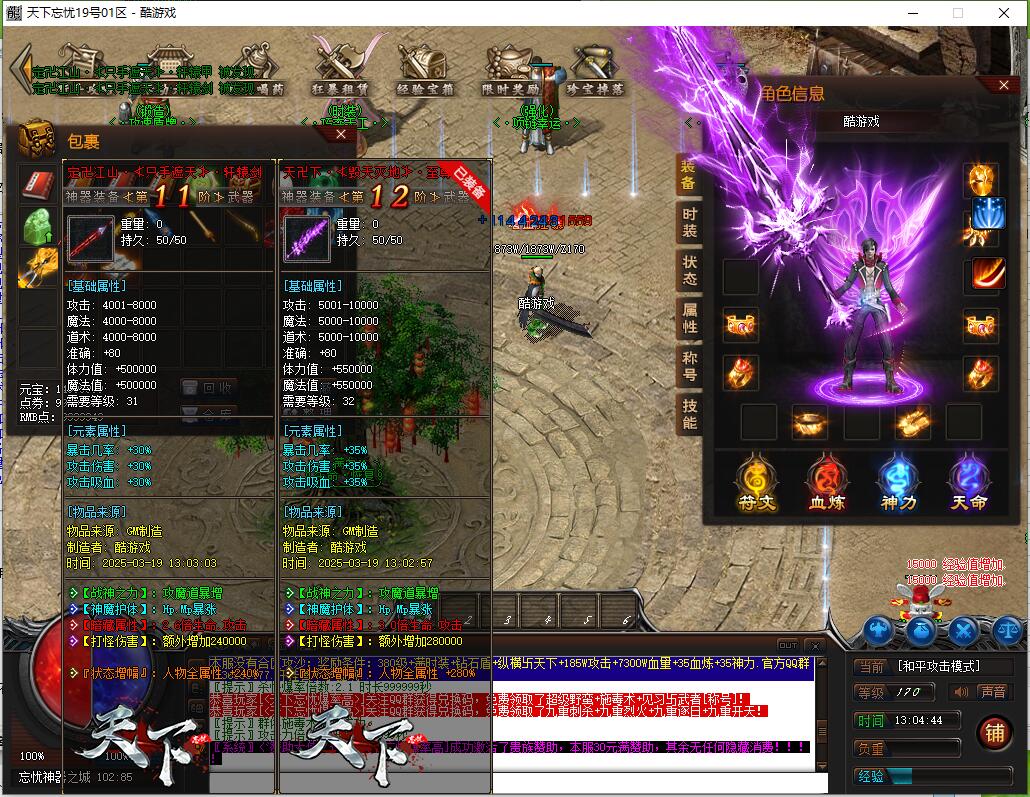The width and height of the screenshot is (1030, 797).
Task: Open the 符文 rune button
Action: coord(757,482)
